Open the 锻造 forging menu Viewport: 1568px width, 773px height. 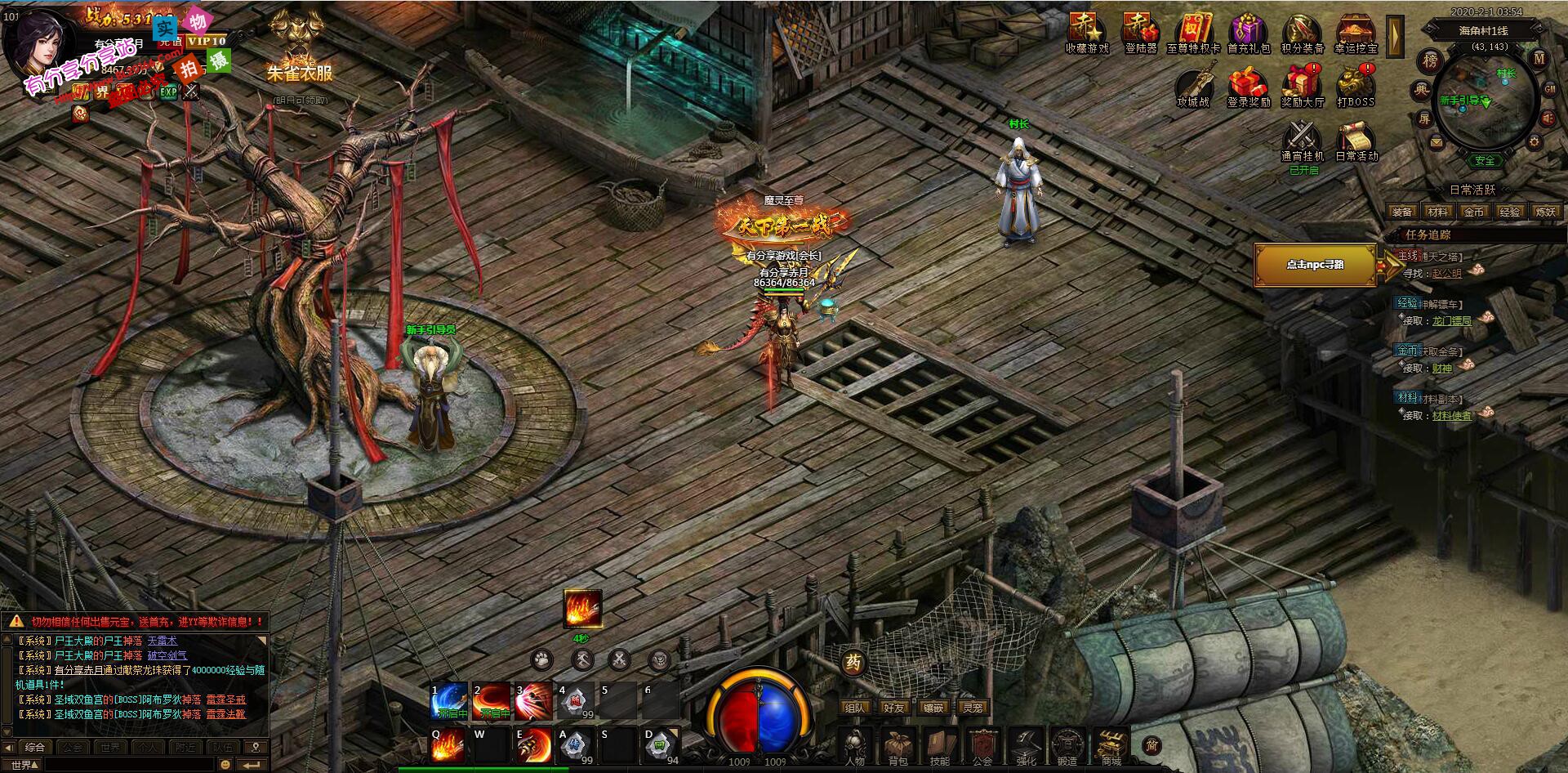point(1067,745)
